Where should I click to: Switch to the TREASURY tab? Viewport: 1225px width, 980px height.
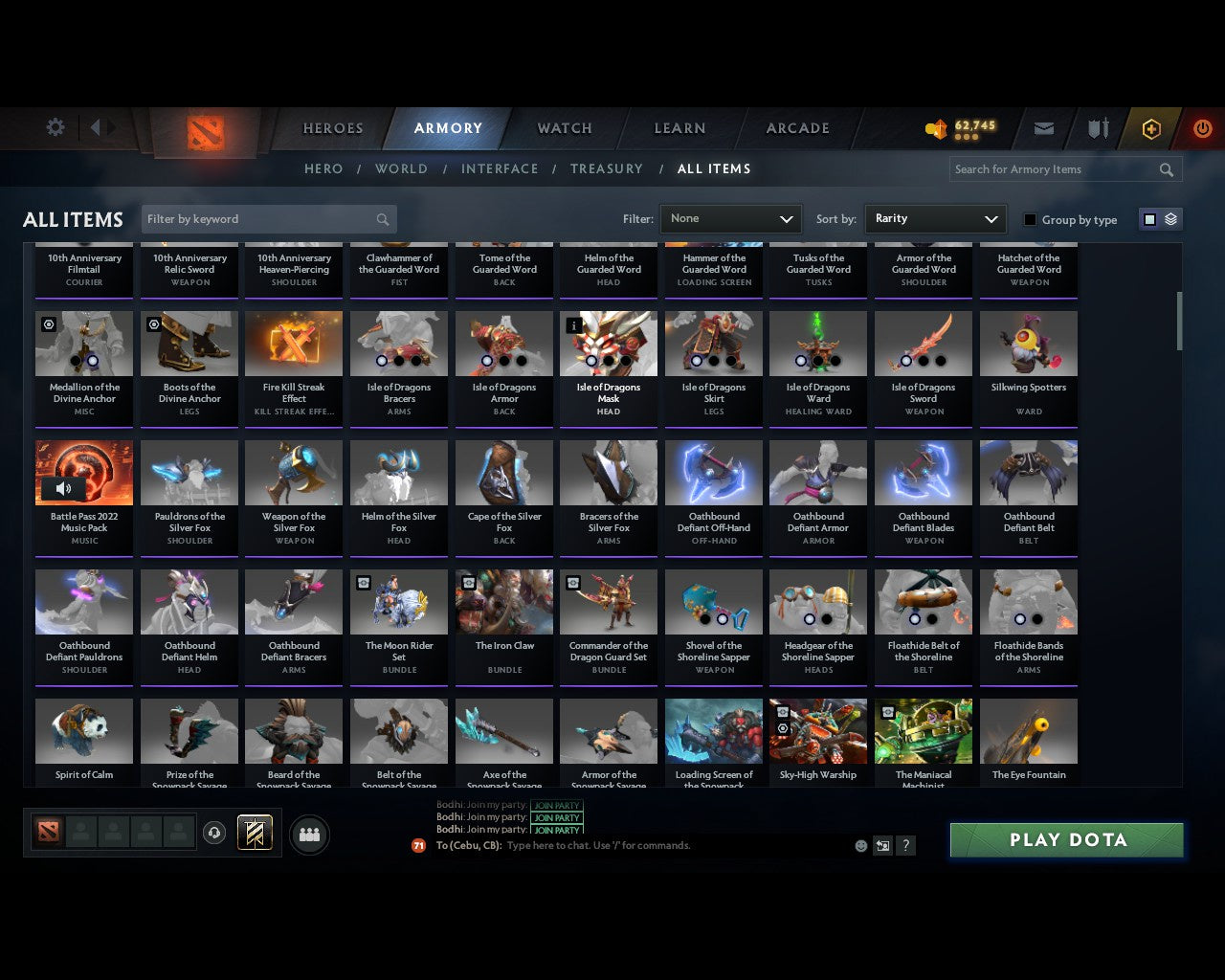tap(606, 168)
